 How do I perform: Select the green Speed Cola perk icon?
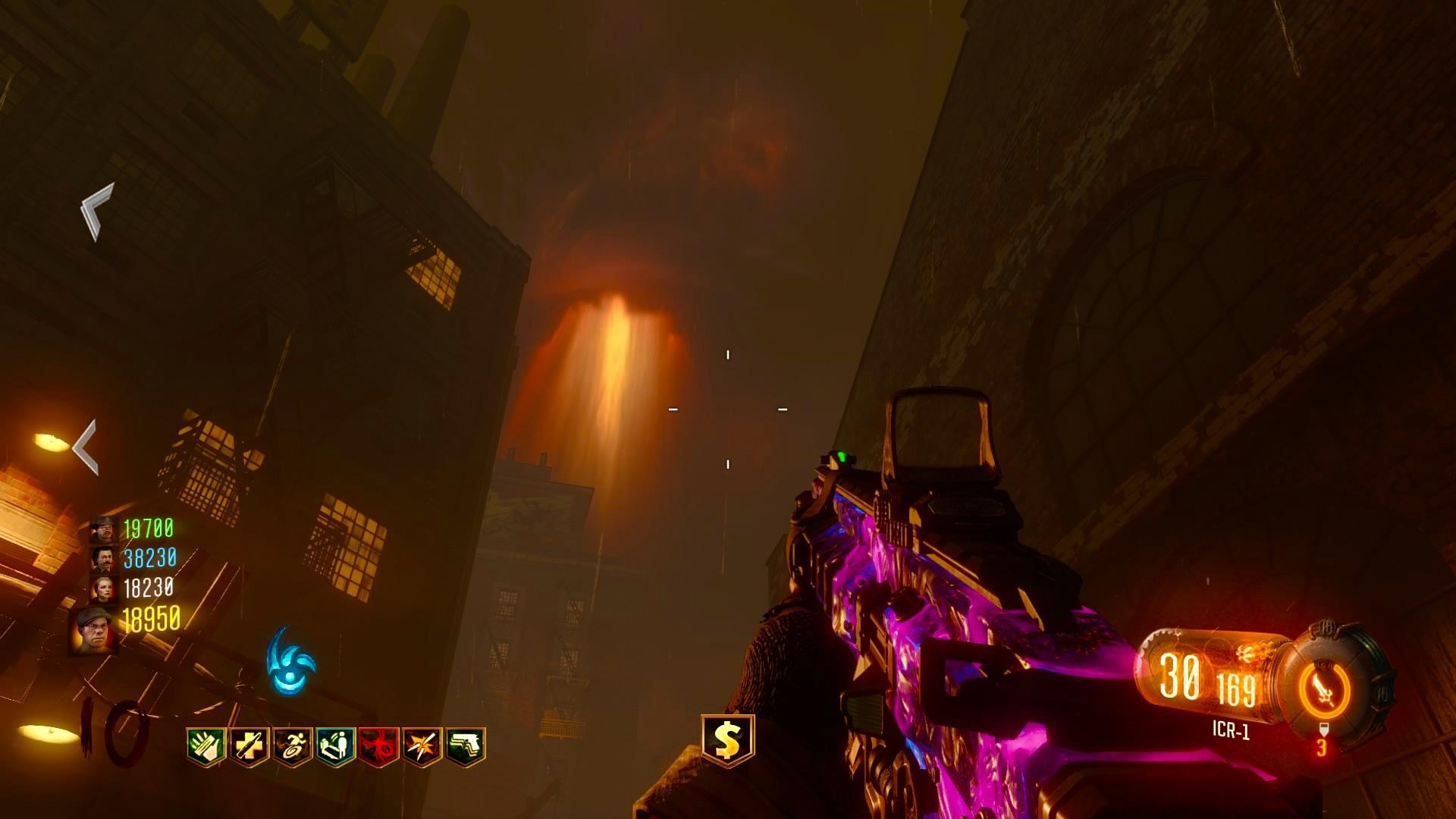pyautogui.click(x=206, y=746)
